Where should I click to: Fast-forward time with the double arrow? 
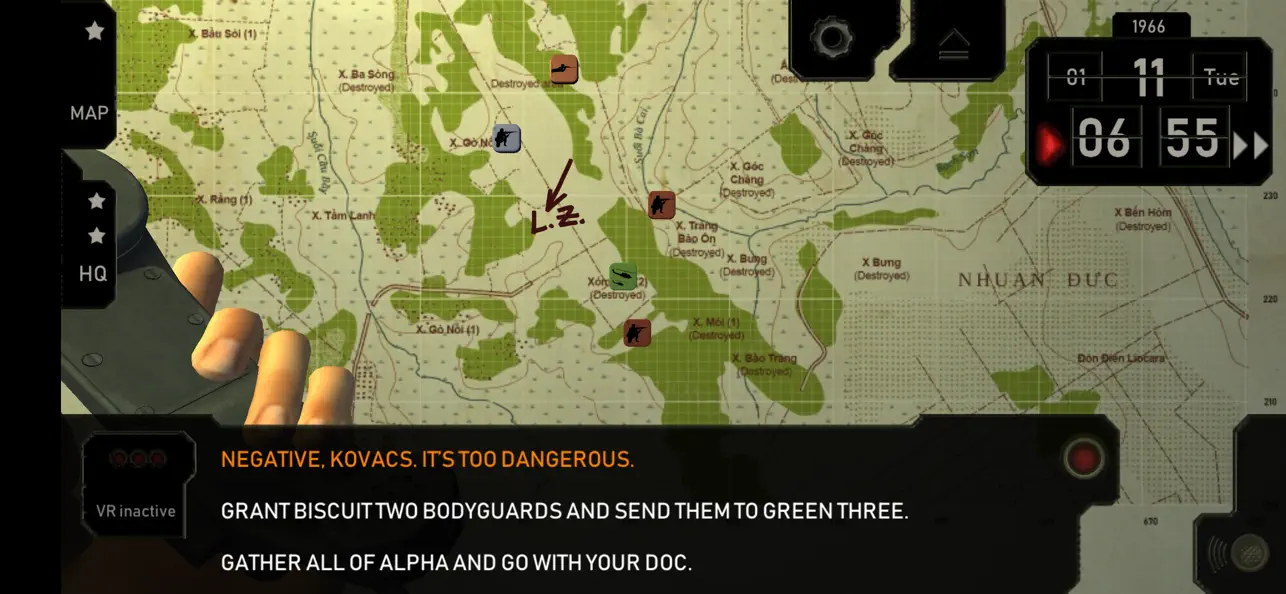(x=1249, y=146)
